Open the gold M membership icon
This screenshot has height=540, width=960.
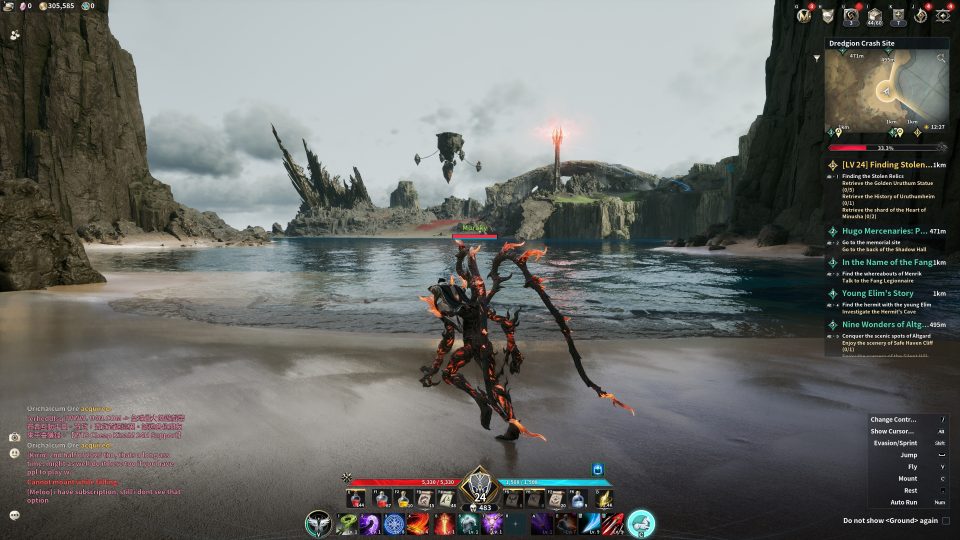click(803, 15)
